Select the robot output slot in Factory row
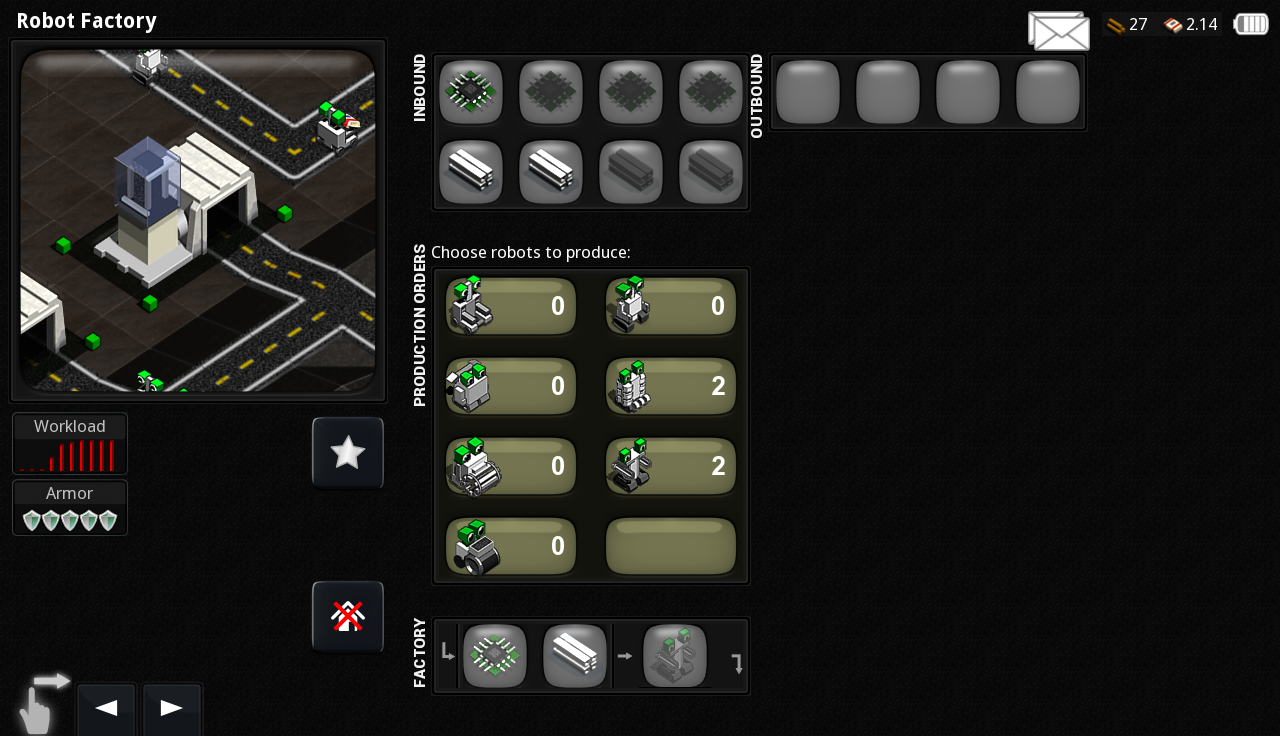This screenshot has height=736, width=1280. 675,656
